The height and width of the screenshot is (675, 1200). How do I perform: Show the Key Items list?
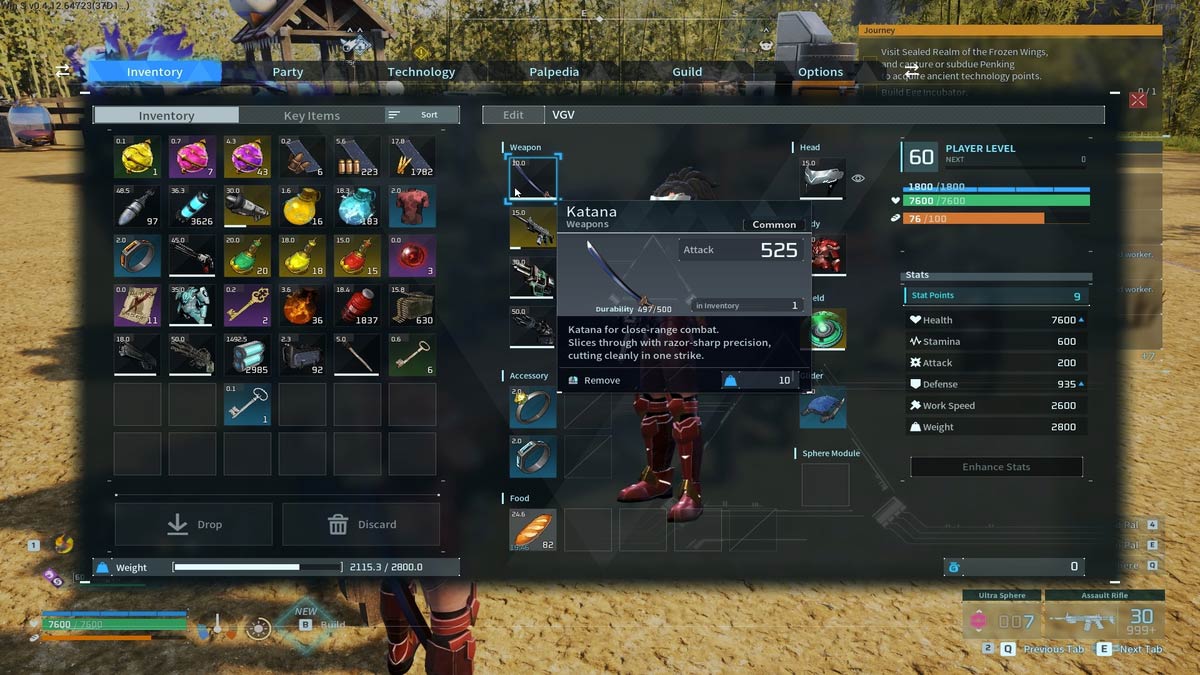(311, 116)
